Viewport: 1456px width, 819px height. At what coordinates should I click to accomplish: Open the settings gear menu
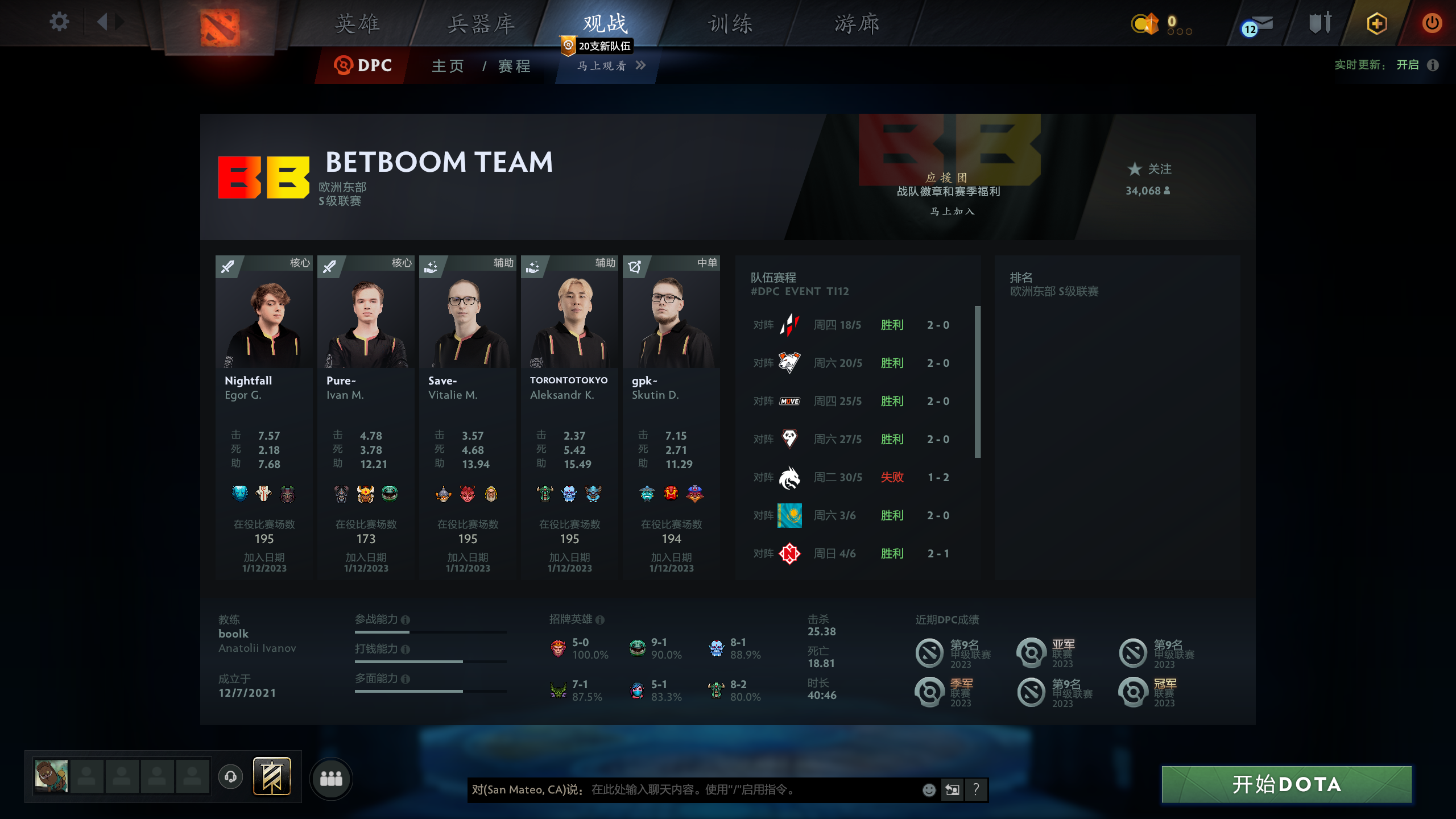tap(59, 23)
